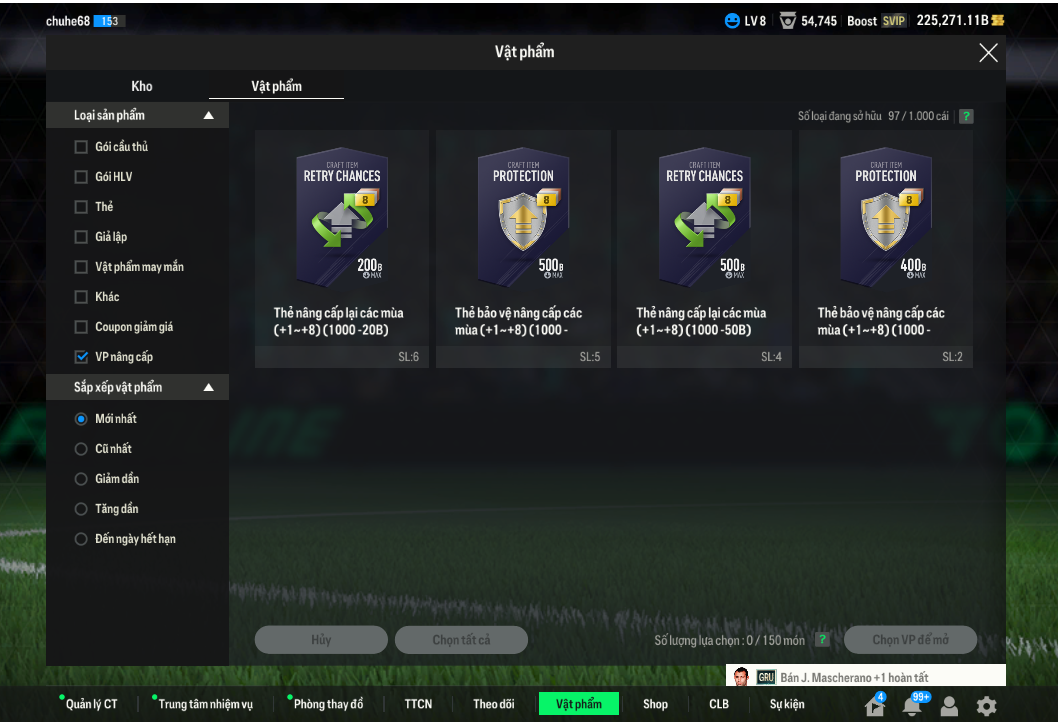Go to Quản lý CT
Viewport: 1058px width, 722px height.
click(x=91, y=704)
